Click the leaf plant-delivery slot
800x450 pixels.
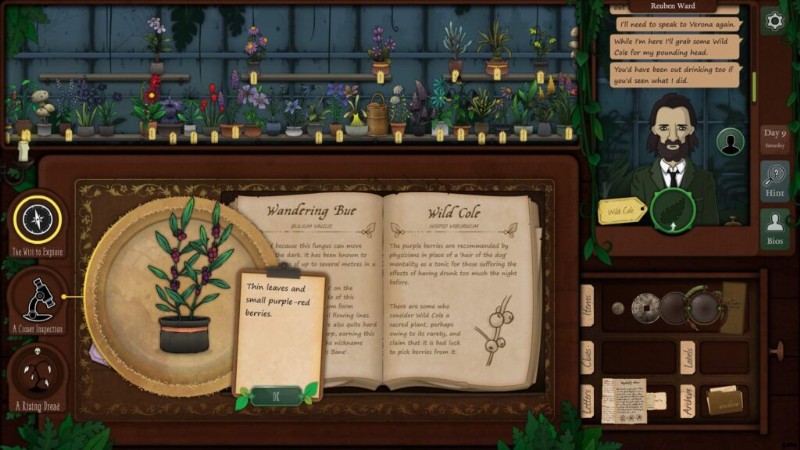[x=670, y=210]
